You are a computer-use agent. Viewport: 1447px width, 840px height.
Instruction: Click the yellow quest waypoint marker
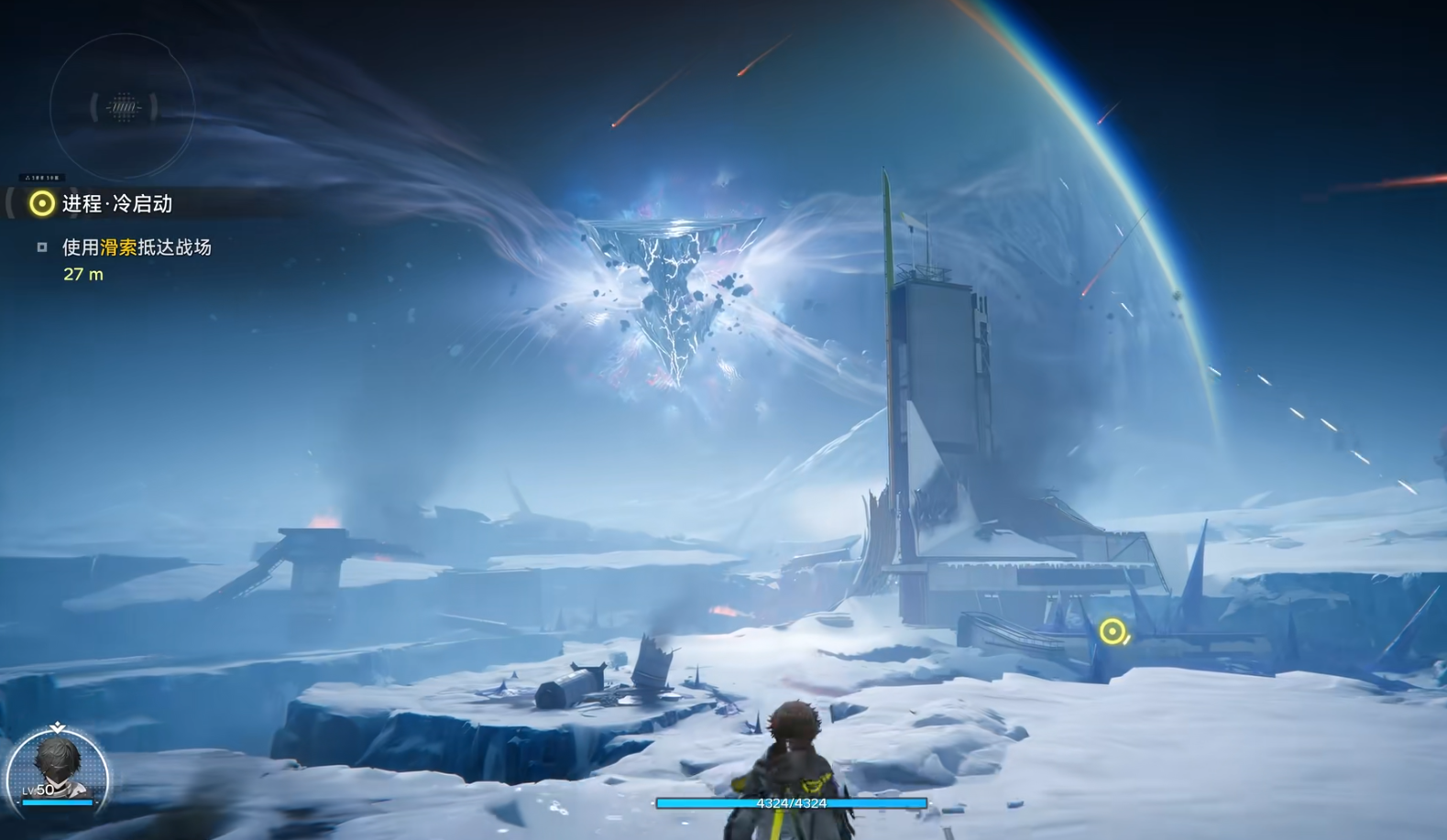[x=1112, y=631]
